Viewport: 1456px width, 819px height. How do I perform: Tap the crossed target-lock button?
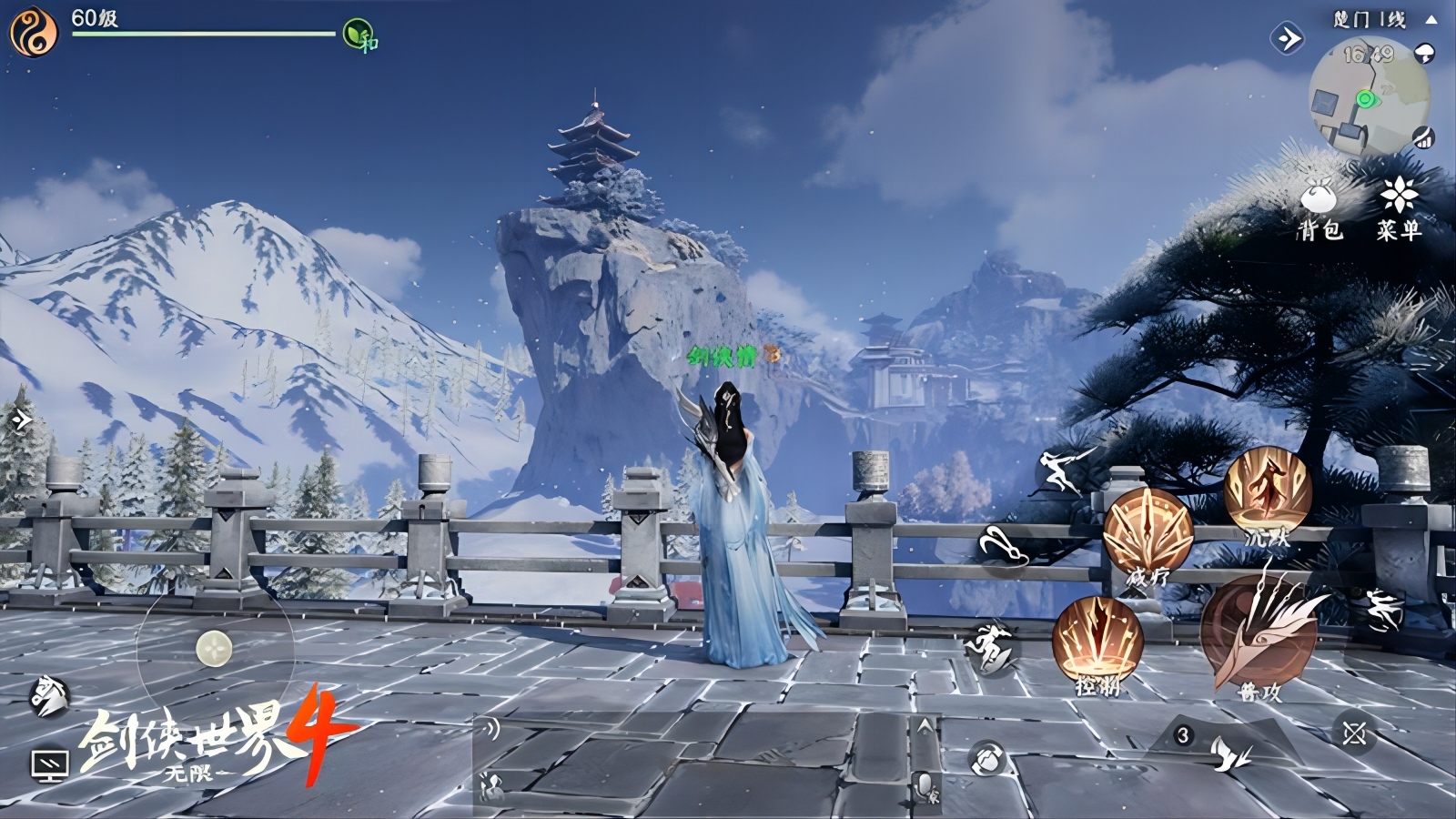(x=1354, y=733)
